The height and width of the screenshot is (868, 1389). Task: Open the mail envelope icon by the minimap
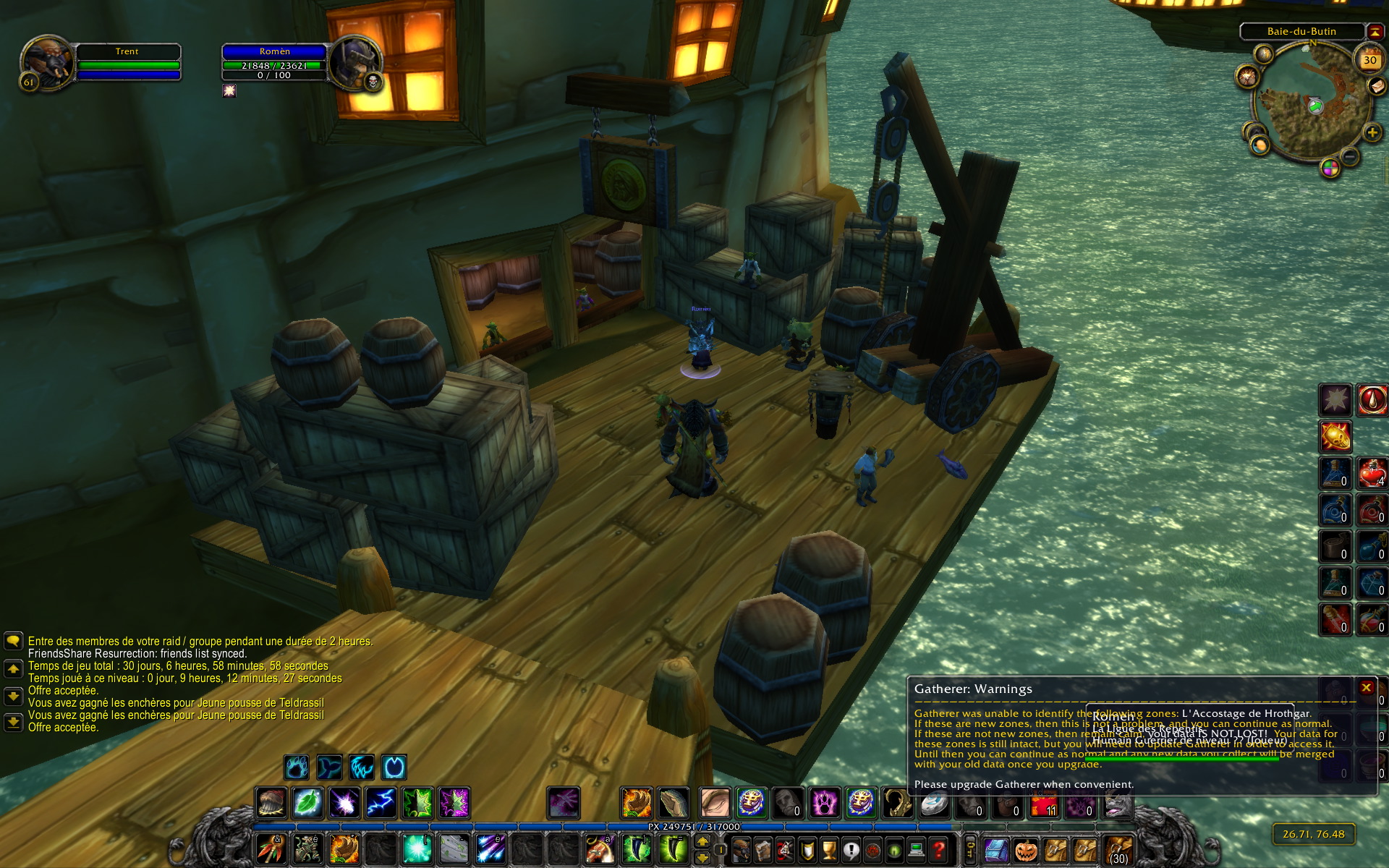click(x=1376, y=86)
